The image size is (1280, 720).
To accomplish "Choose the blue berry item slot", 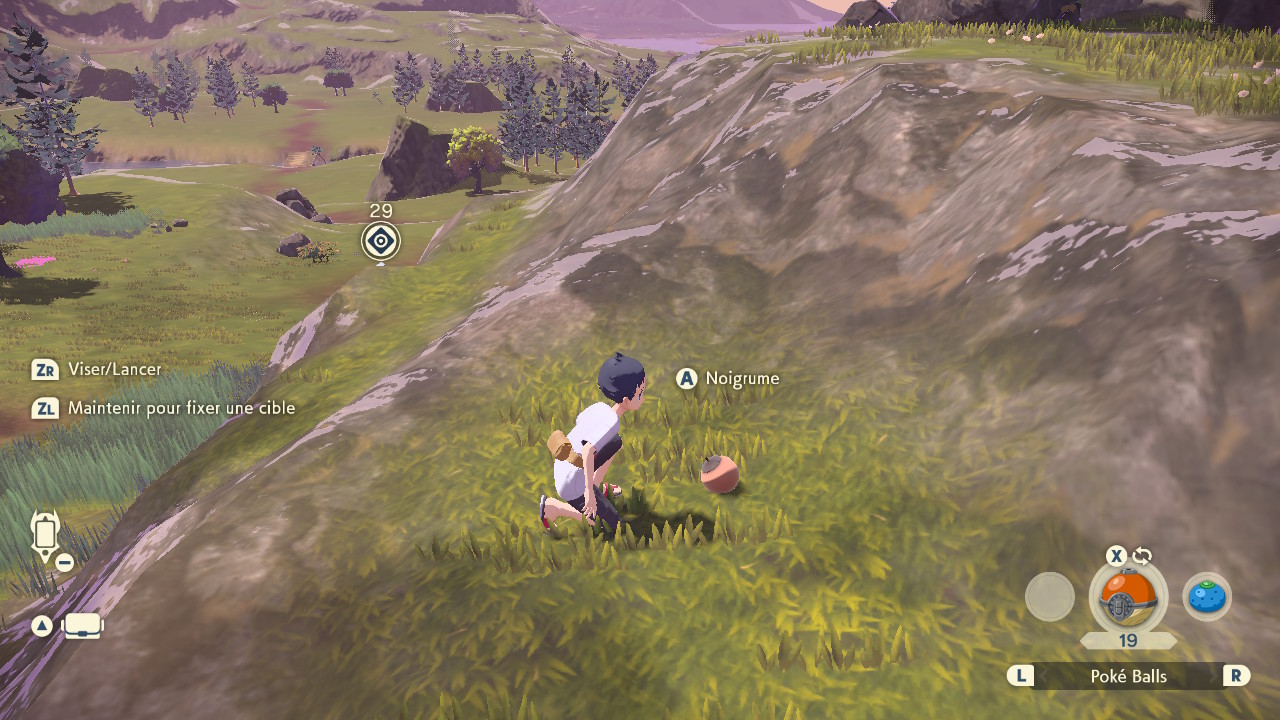I will [1207, 598].
